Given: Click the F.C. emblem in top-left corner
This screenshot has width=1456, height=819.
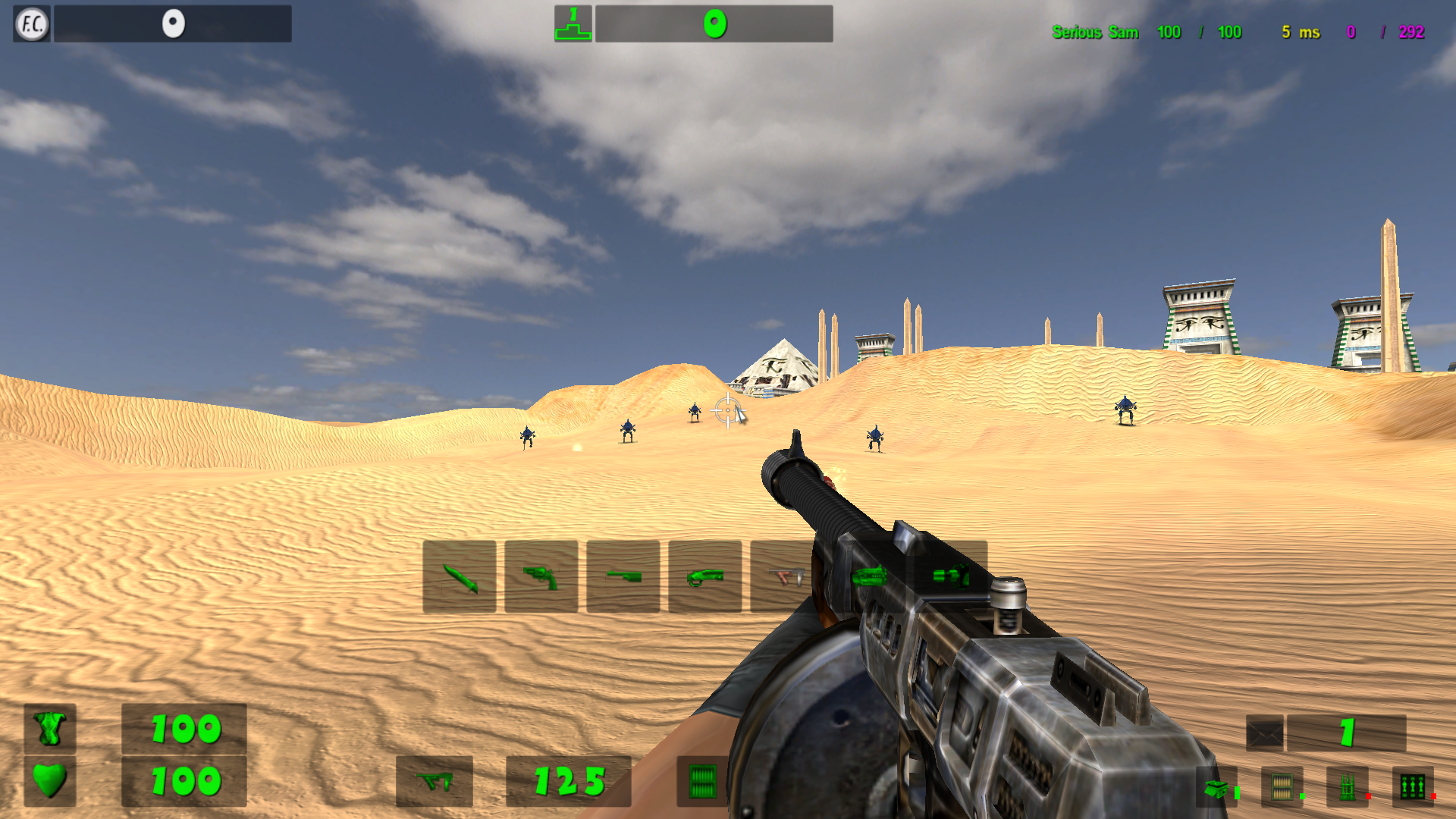Looking at the screenshot, I should pyautogui.click(x=30, y=23).
